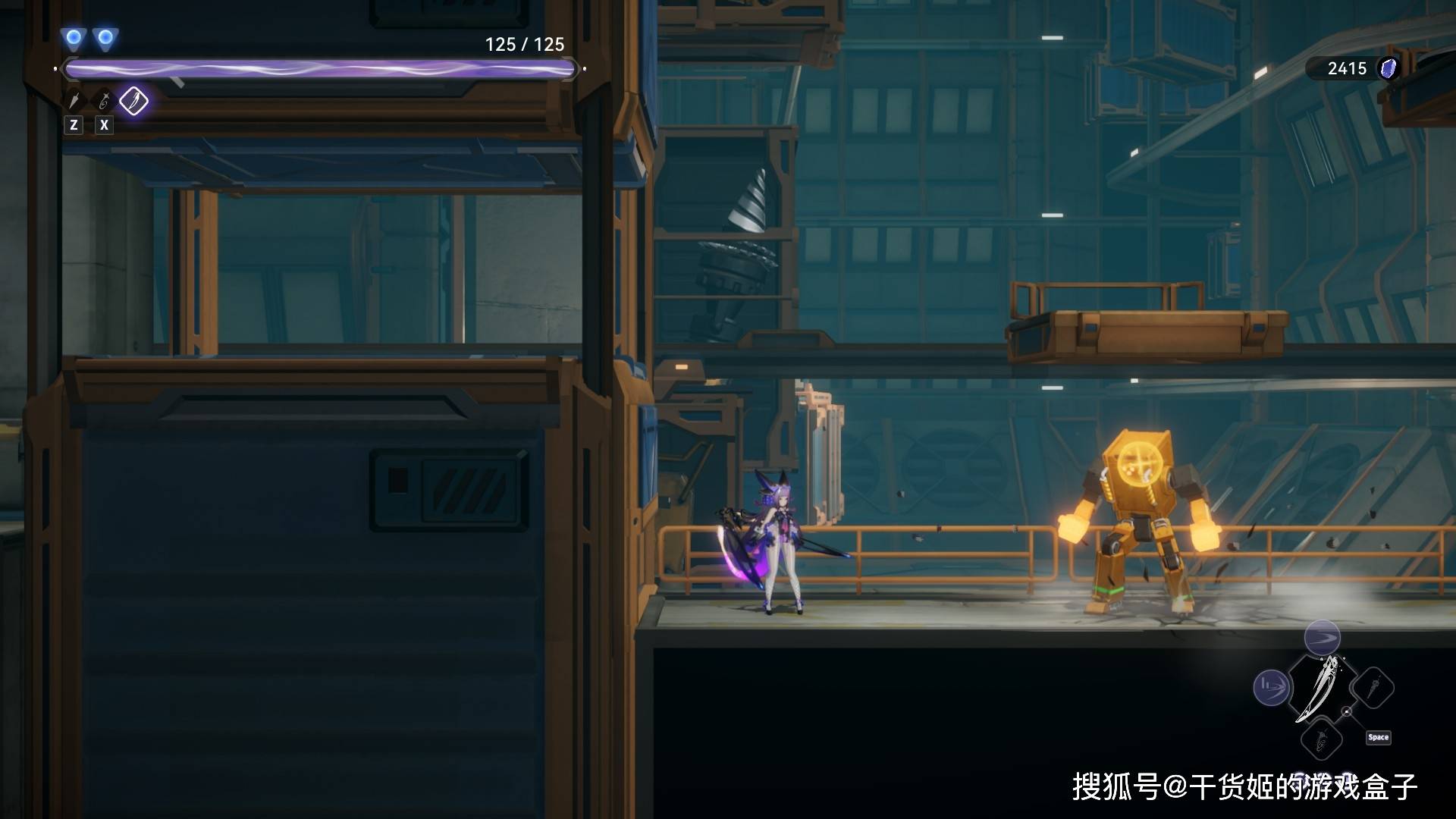Pick the spiral staff icon above X
The width and height of the screenshot is (1456, 819).
pos(104,101)
